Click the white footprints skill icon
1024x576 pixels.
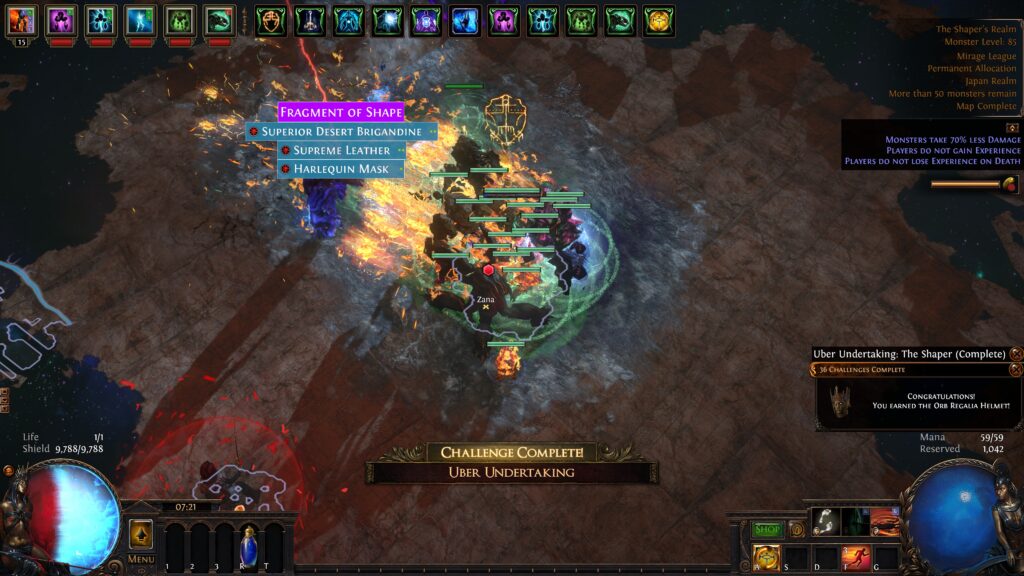[x=826, y=522]
